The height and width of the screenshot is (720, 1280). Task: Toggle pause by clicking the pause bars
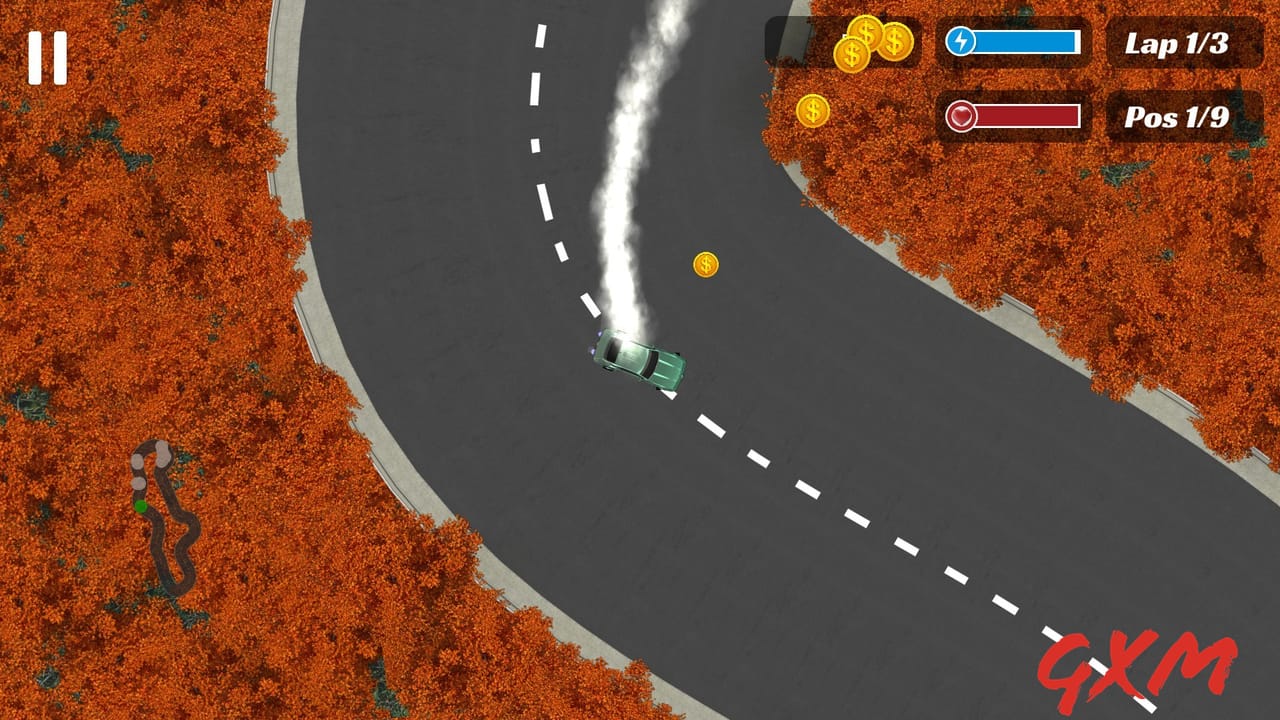point(46,57)
